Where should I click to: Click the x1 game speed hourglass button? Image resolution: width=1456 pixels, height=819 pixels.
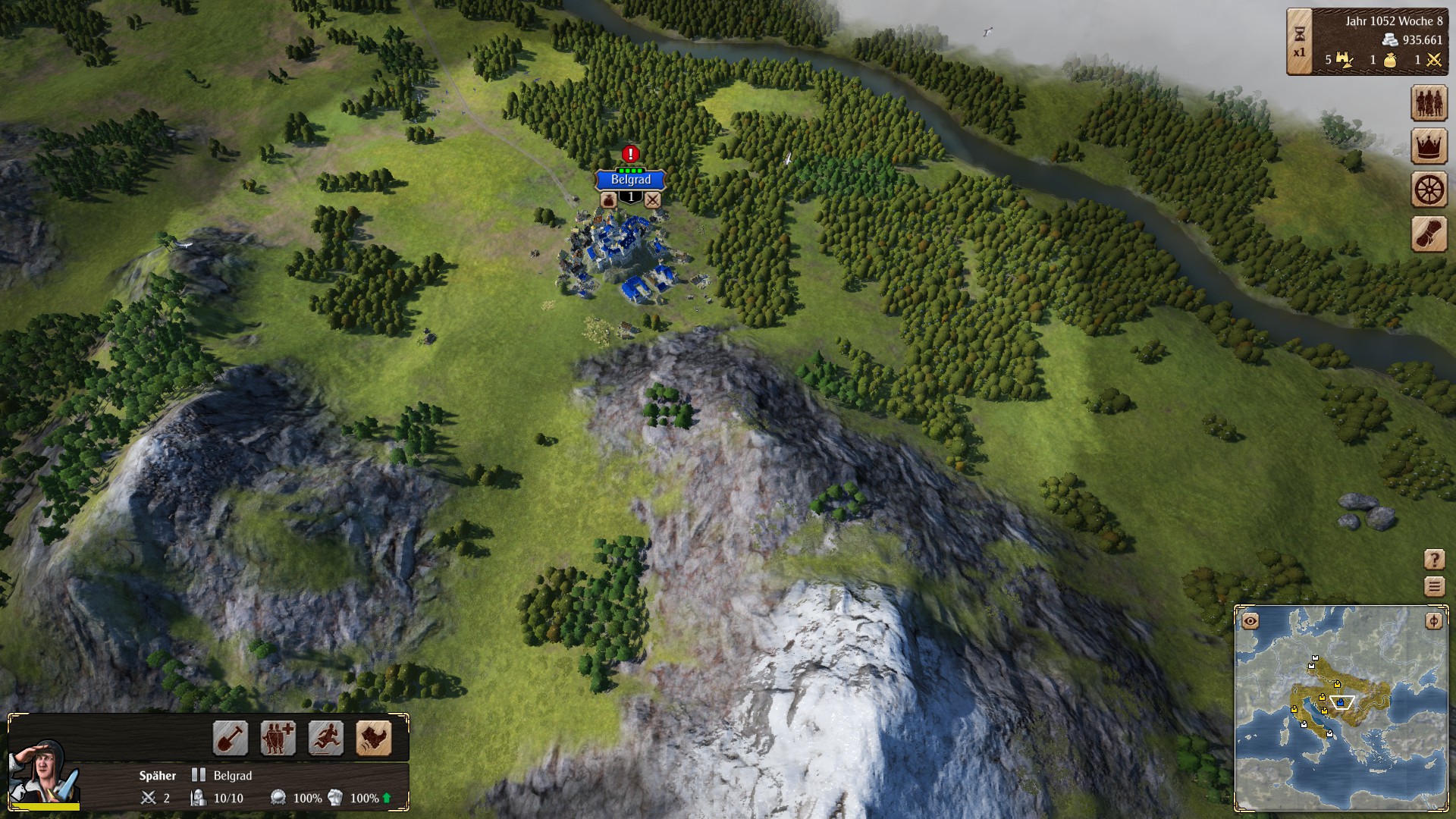point(1299,42)
